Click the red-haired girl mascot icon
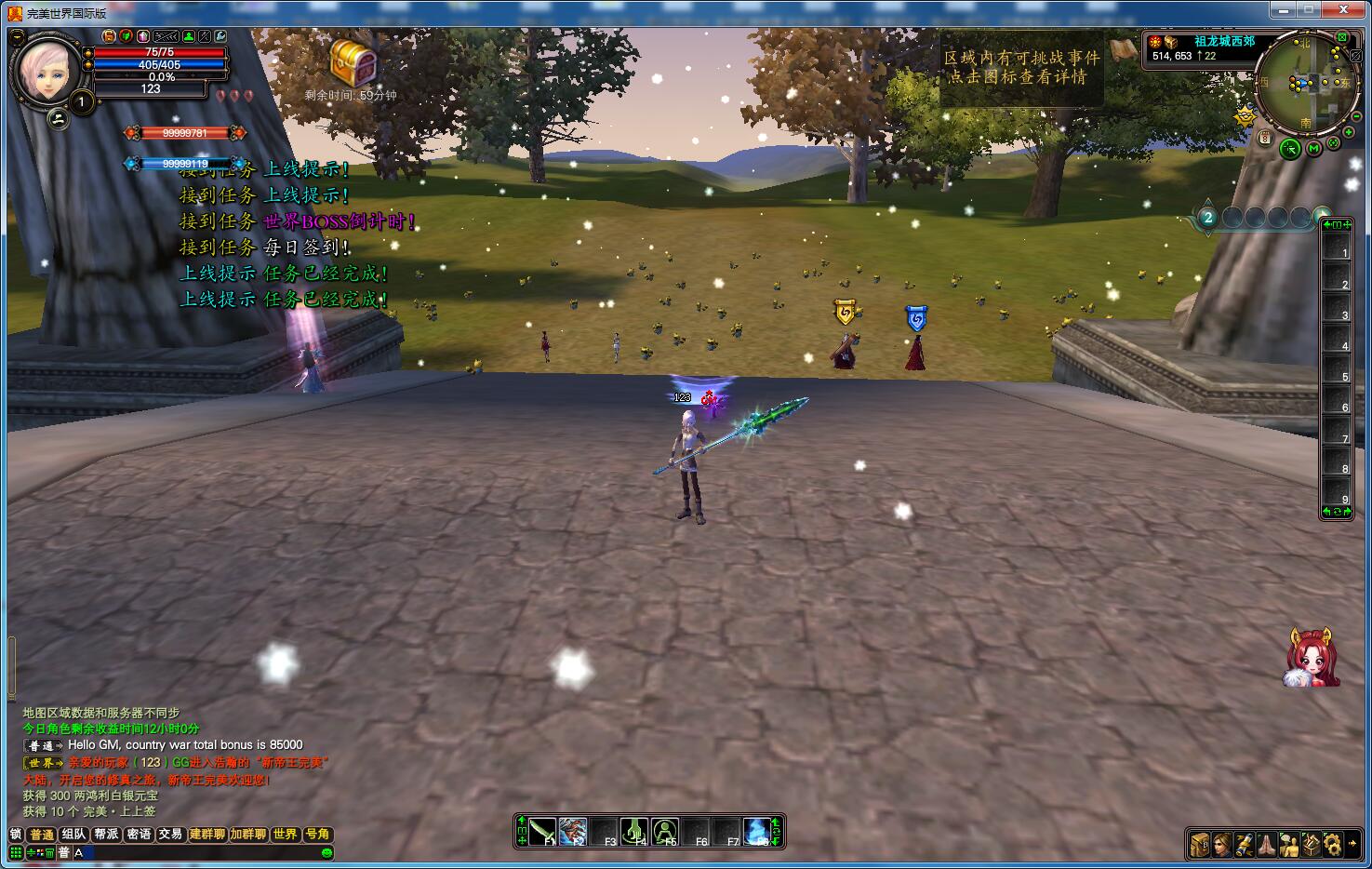The width and height of the screenshot is (1372, 869). click(1312, 657)
